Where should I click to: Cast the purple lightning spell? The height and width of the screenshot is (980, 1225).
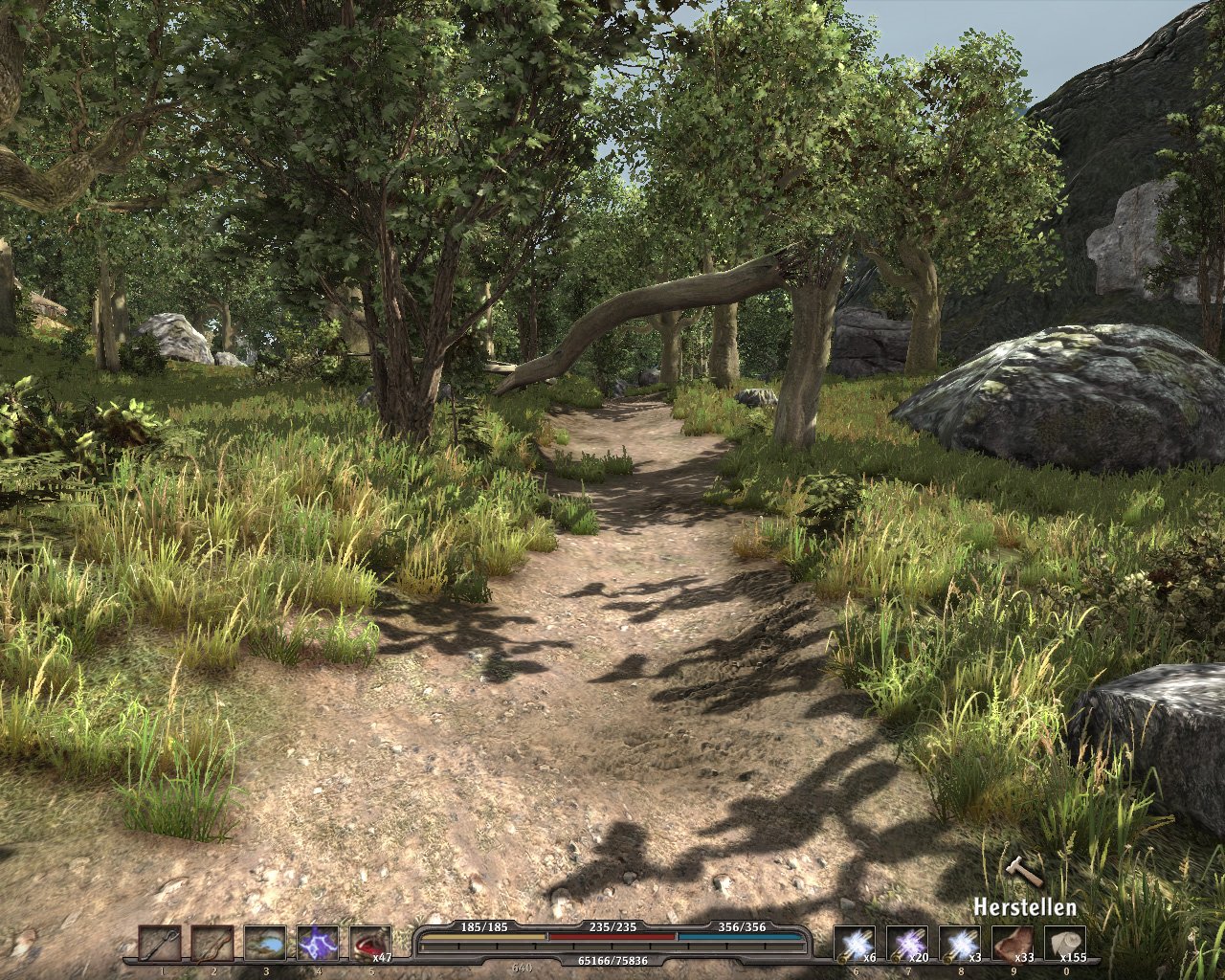(317, 944)
